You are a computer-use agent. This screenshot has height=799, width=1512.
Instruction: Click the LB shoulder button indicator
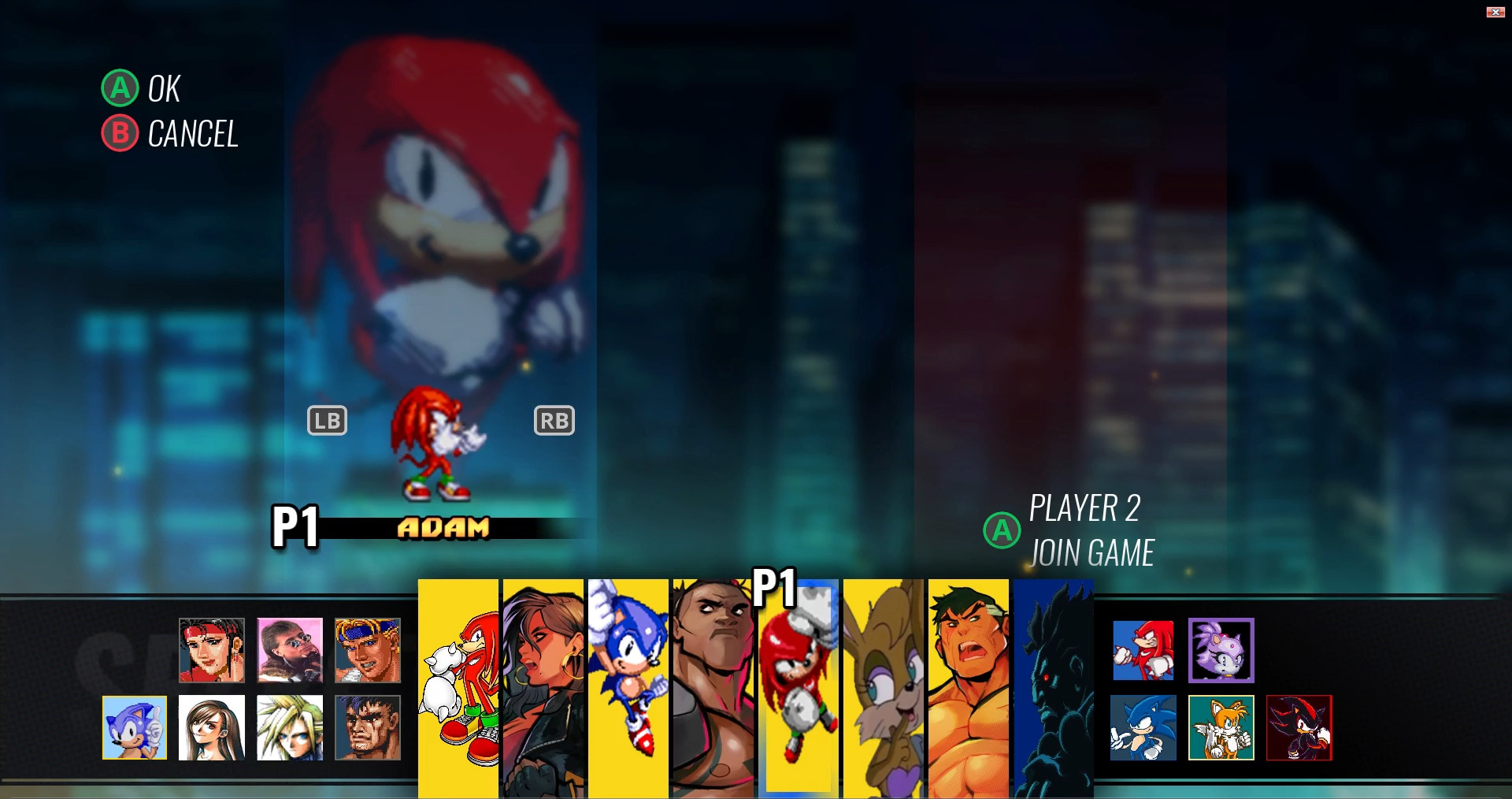coord(328,420)
